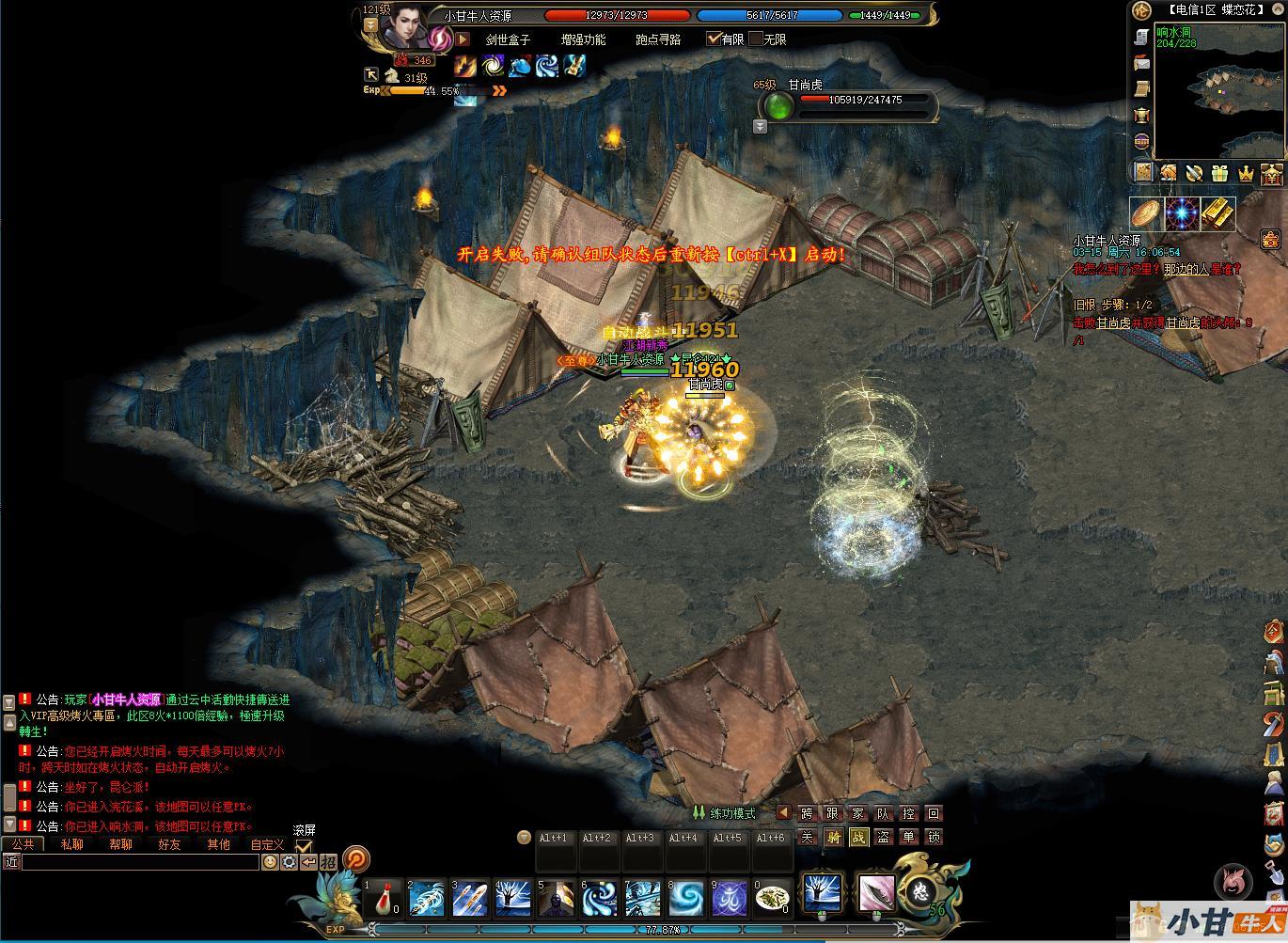Open the chat emoji picker
The height and width of the screenshot is (943, 1288).
click(270, 861)
